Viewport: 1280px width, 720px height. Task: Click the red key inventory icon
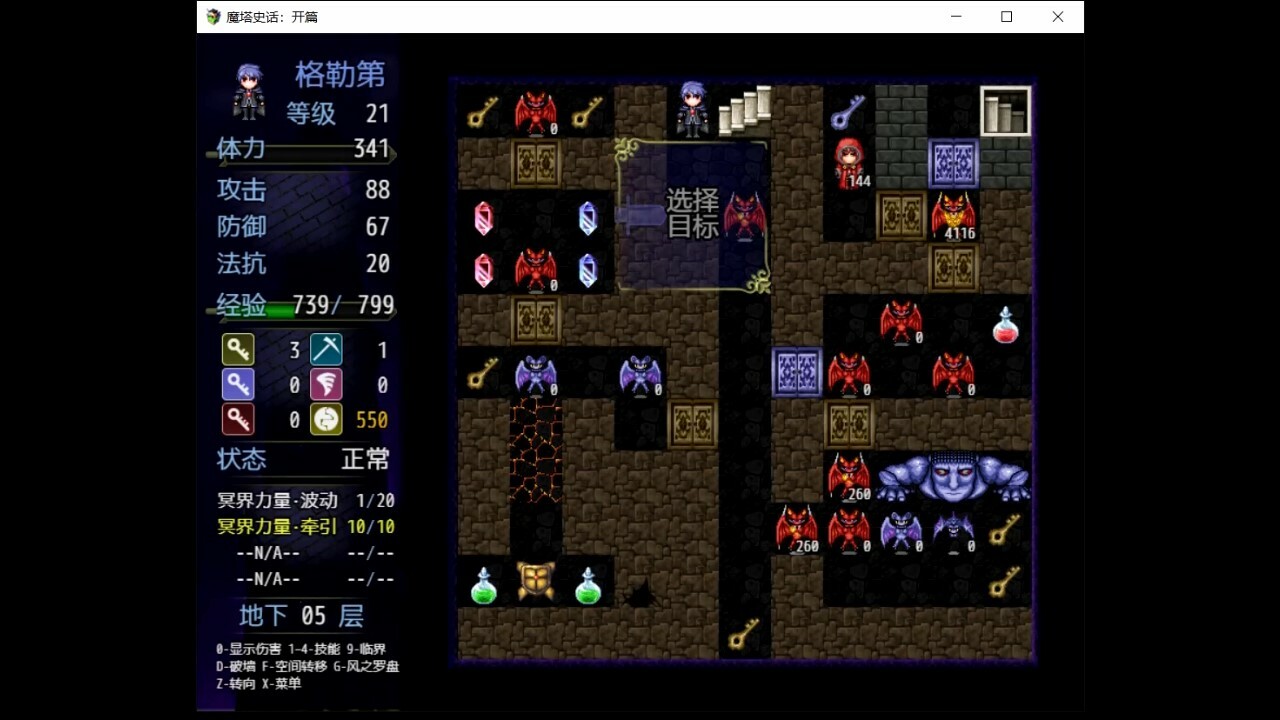pos(238,419)
